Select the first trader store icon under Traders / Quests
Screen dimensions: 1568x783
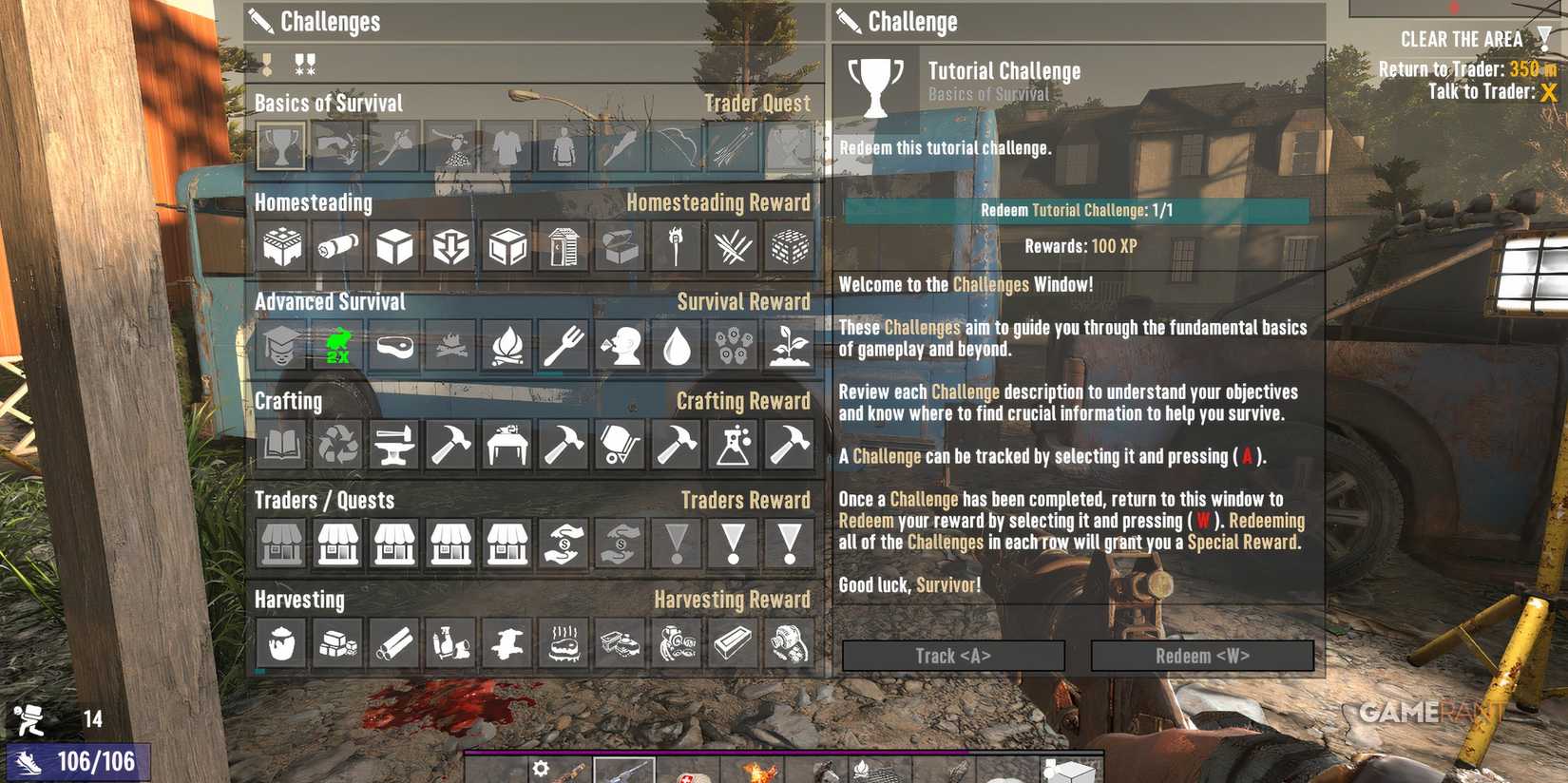coord(280,544)
